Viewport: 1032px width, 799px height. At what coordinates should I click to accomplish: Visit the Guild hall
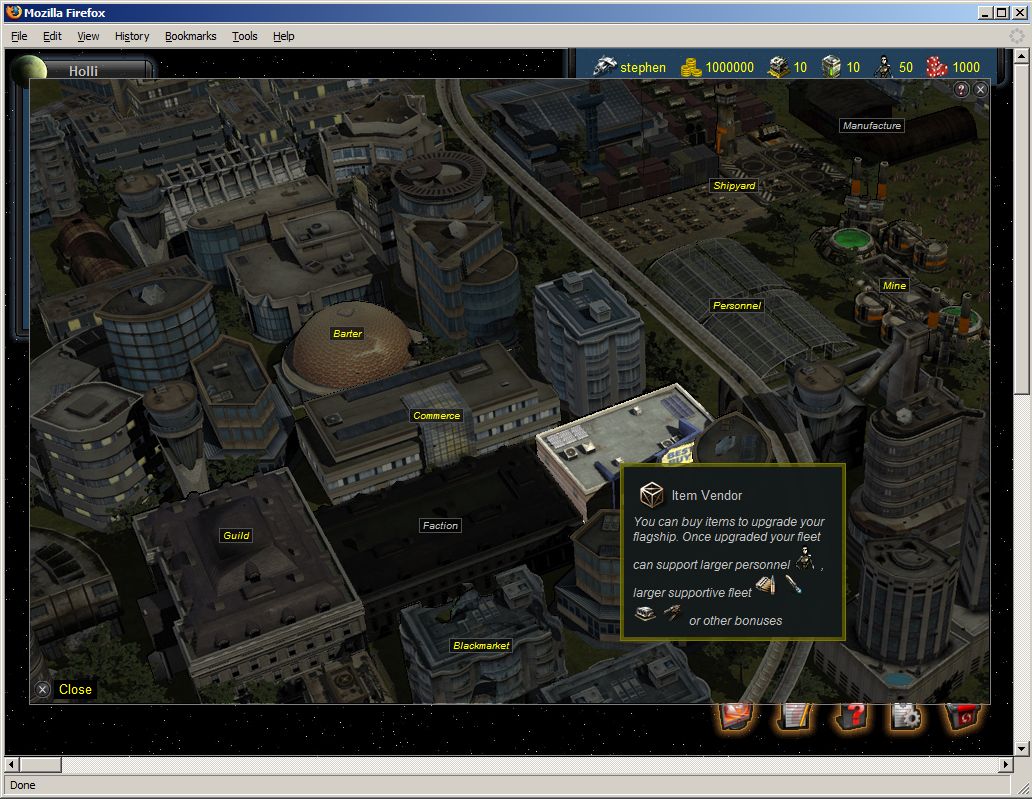tap(236, 536)
